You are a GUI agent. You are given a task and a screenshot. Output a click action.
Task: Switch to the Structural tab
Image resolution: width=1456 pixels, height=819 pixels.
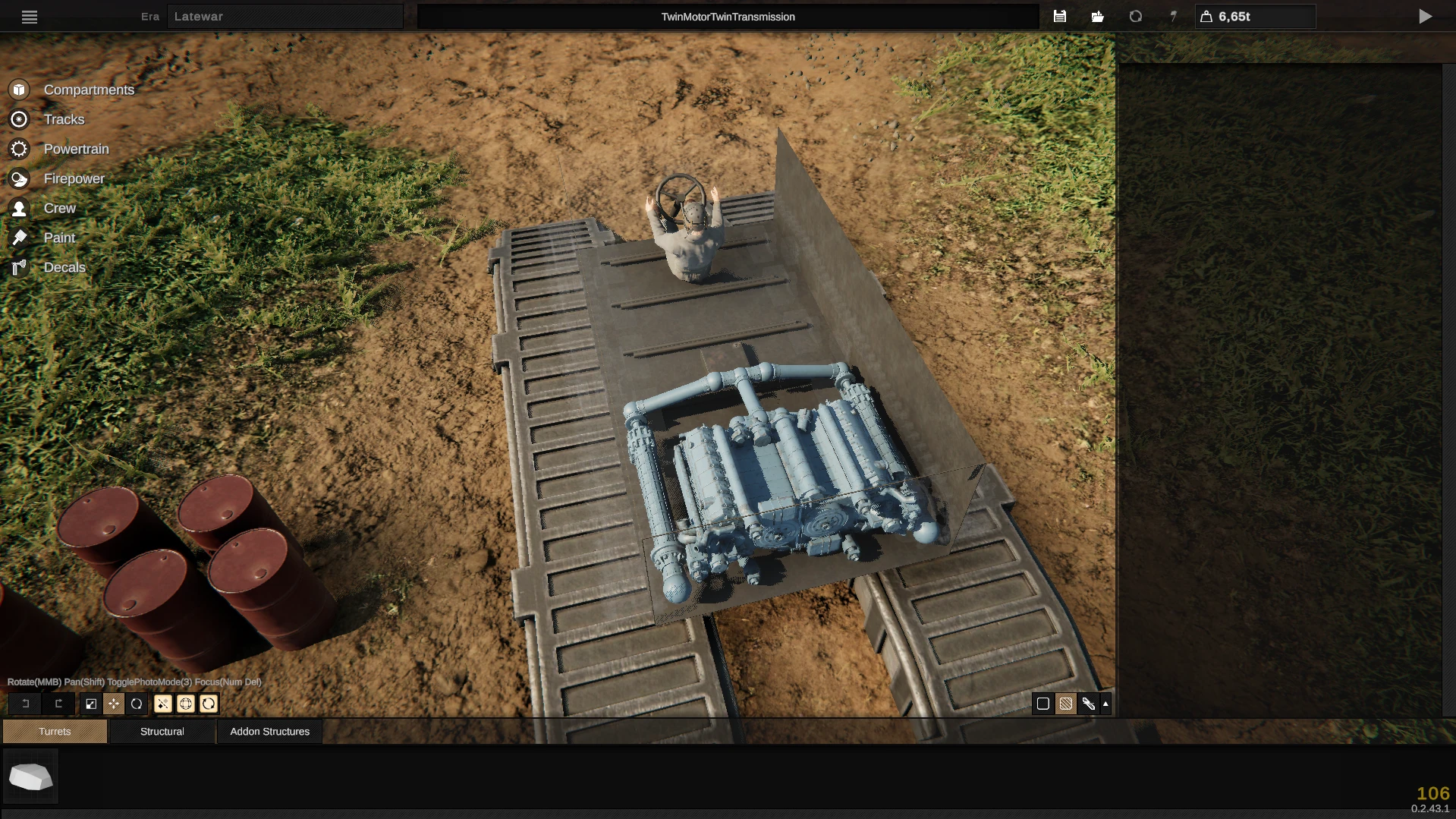point(162,731)
